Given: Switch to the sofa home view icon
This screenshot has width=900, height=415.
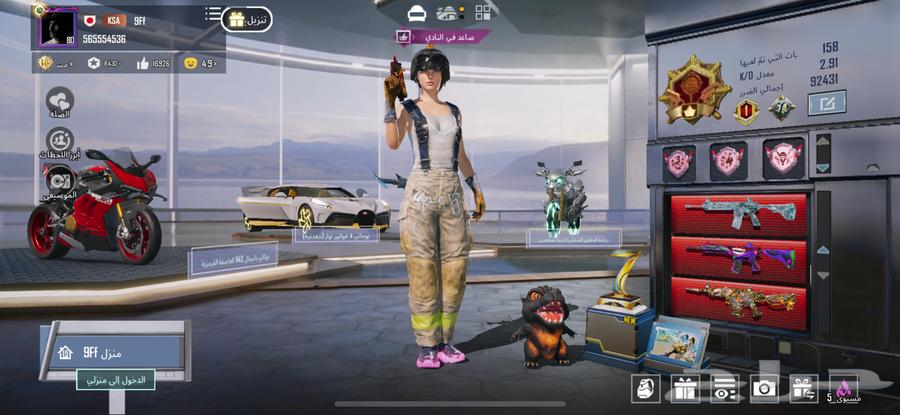Looking at the screenshot, I should pos(417,13).
